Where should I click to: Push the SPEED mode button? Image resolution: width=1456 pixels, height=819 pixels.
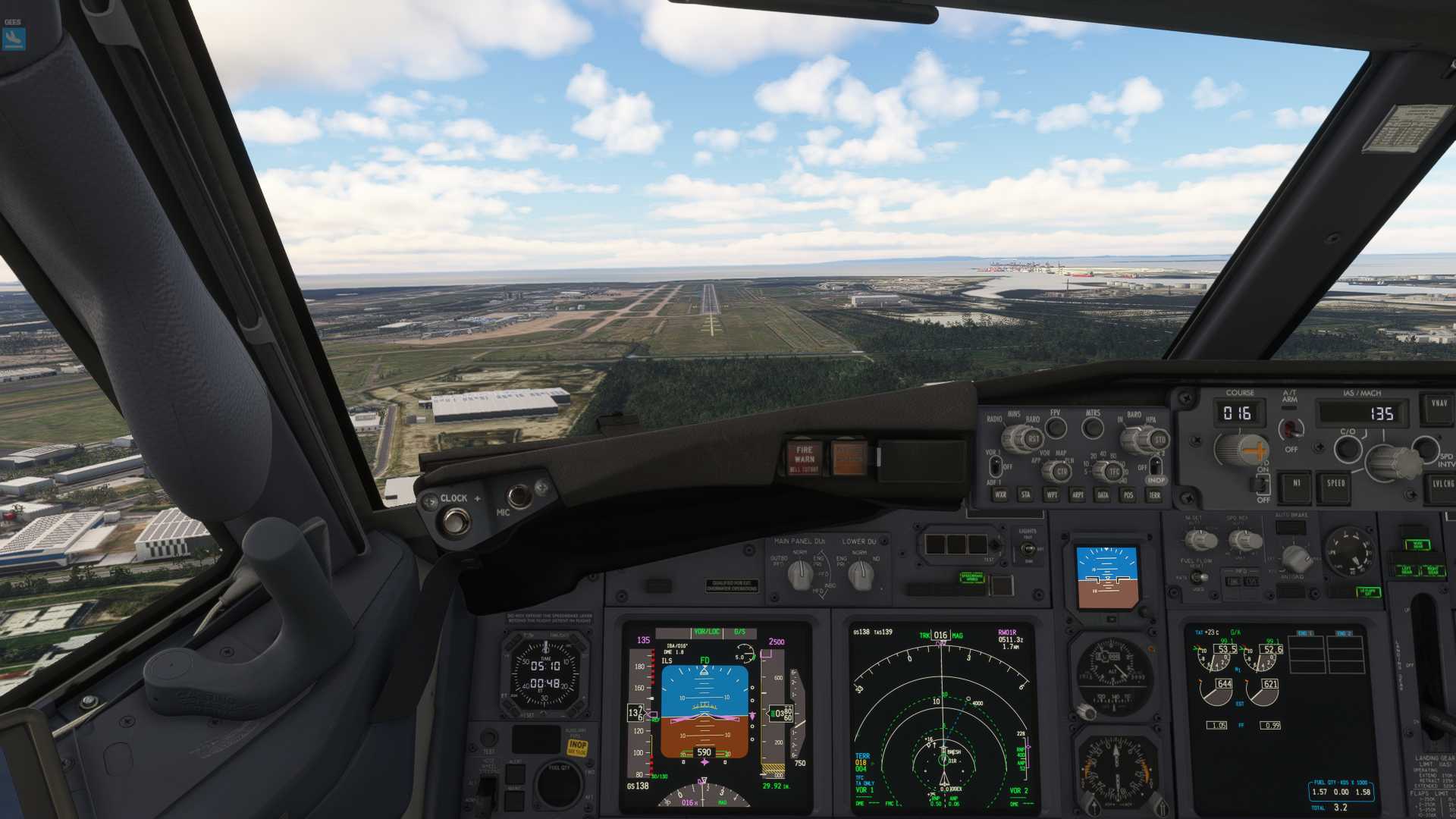[x=1335, y=485]
